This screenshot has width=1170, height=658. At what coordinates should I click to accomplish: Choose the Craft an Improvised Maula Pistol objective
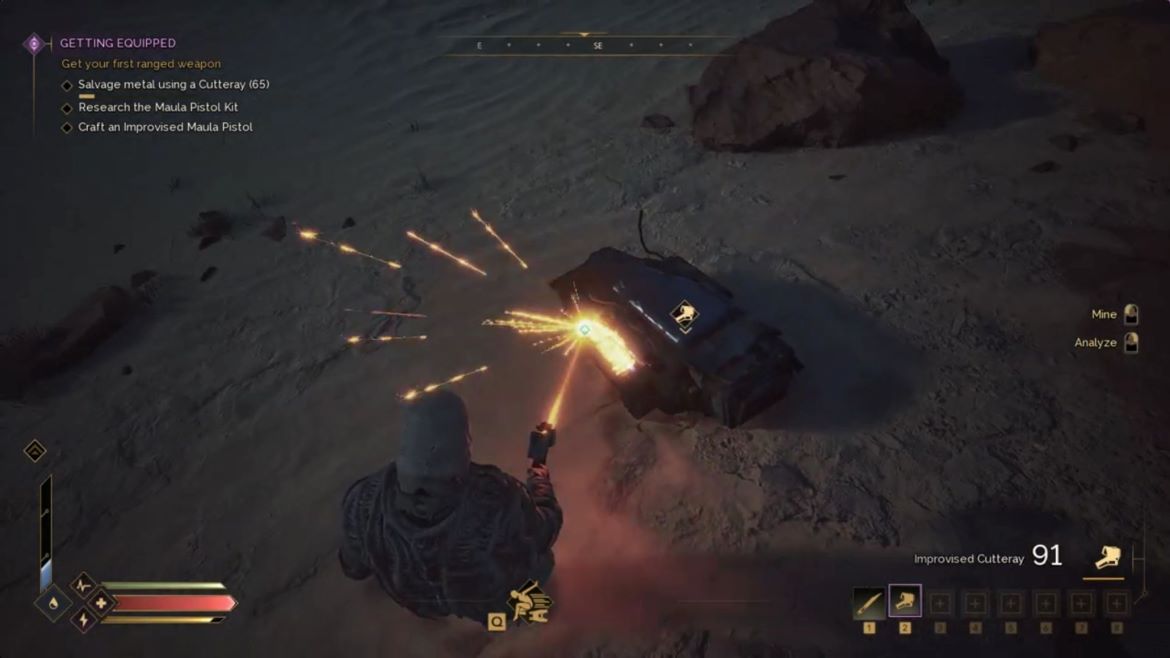165,127
